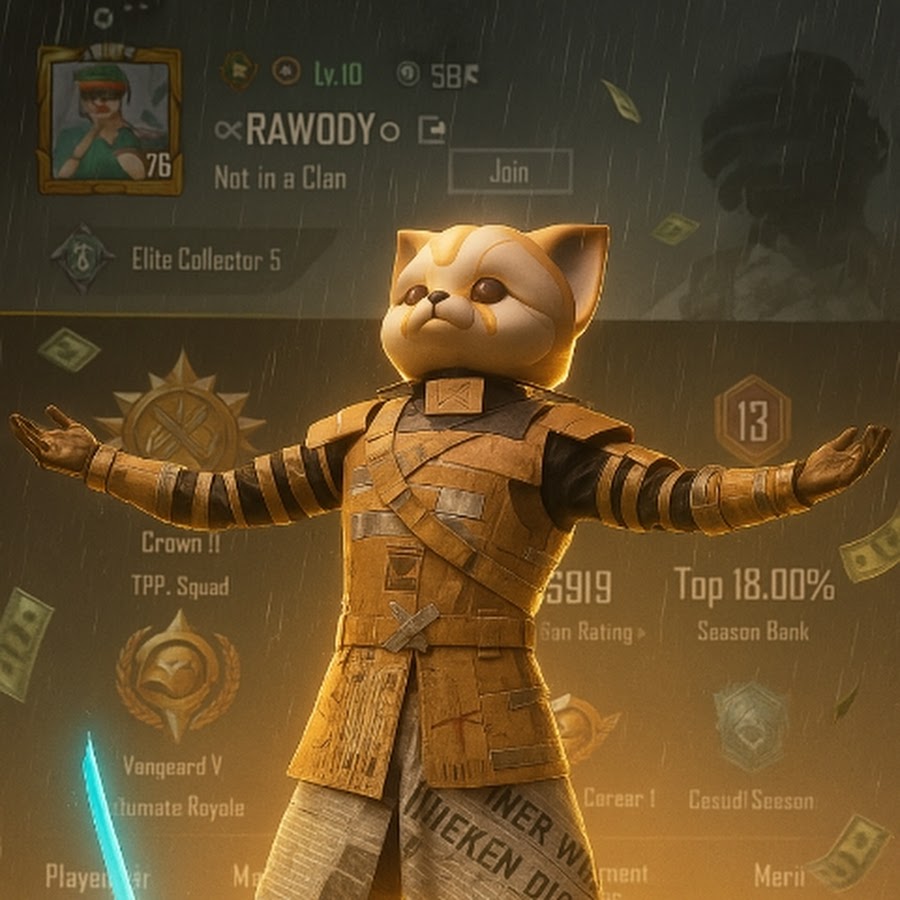
Task: Click the Join clan button
Action: [509, 171]
